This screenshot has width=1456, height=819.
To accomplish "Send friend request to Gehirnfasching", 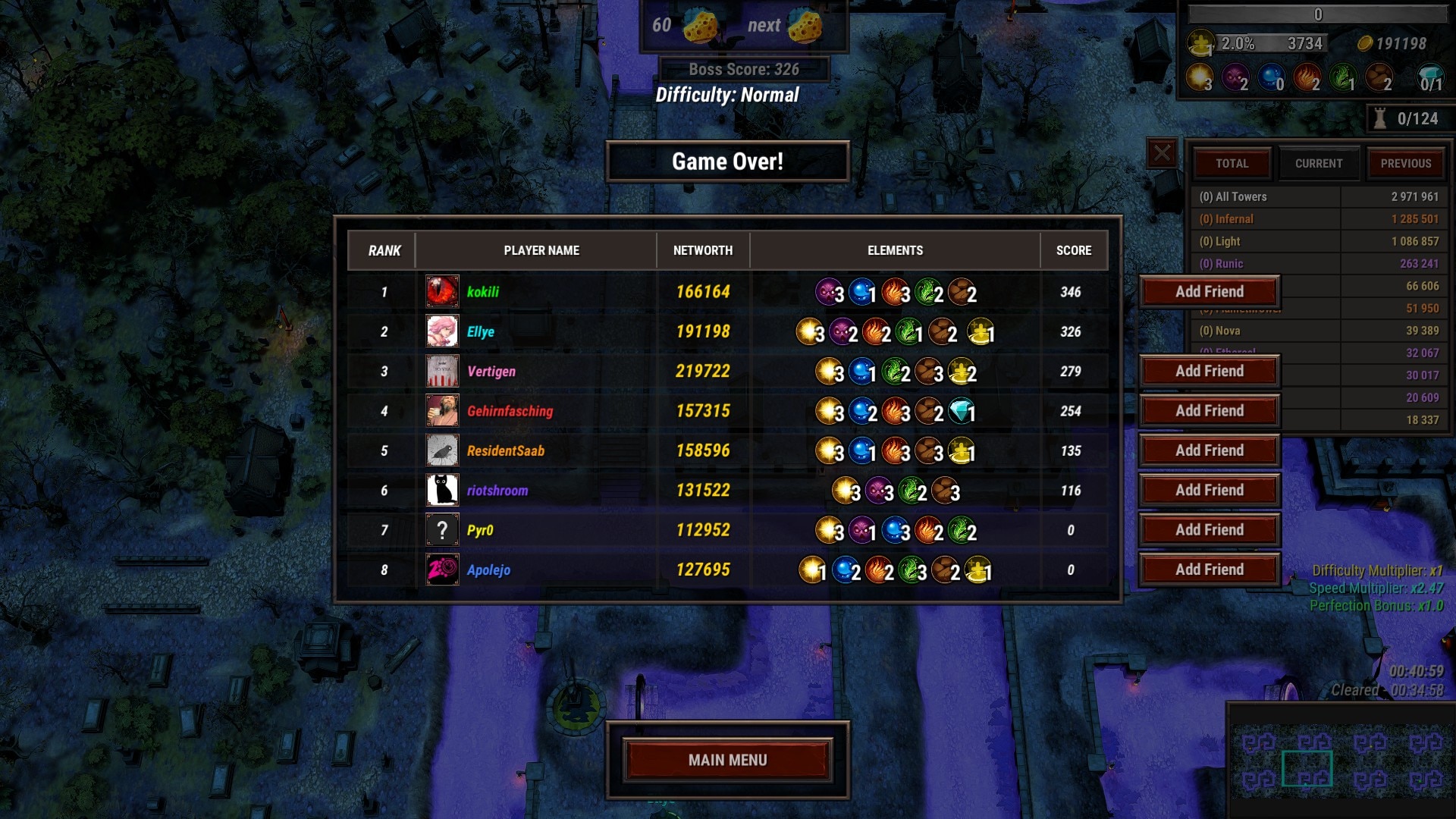I will coord(1209,411).
